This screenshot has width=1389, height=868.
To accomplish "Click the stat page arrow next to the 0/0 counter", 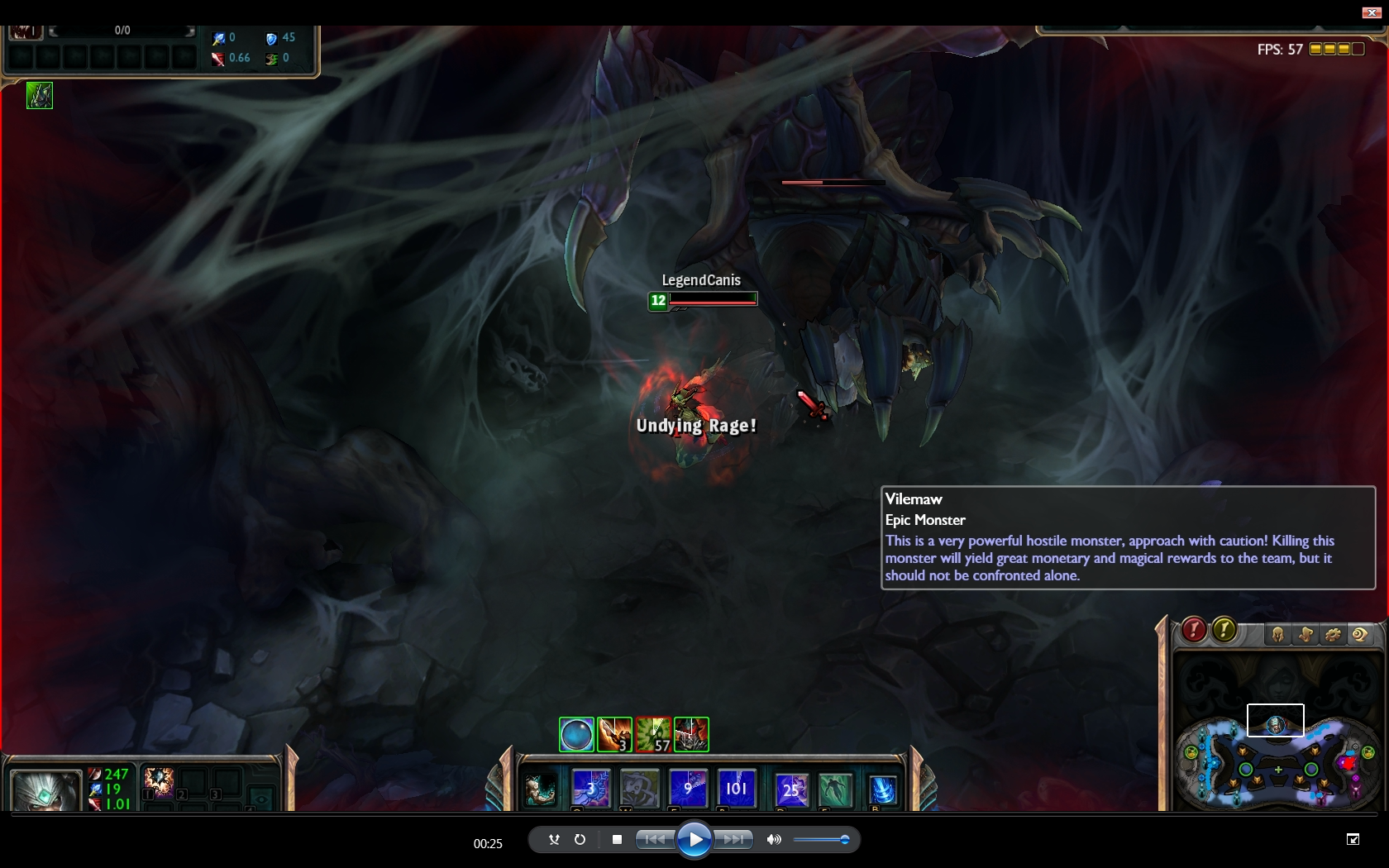I will tap(192, 30).
